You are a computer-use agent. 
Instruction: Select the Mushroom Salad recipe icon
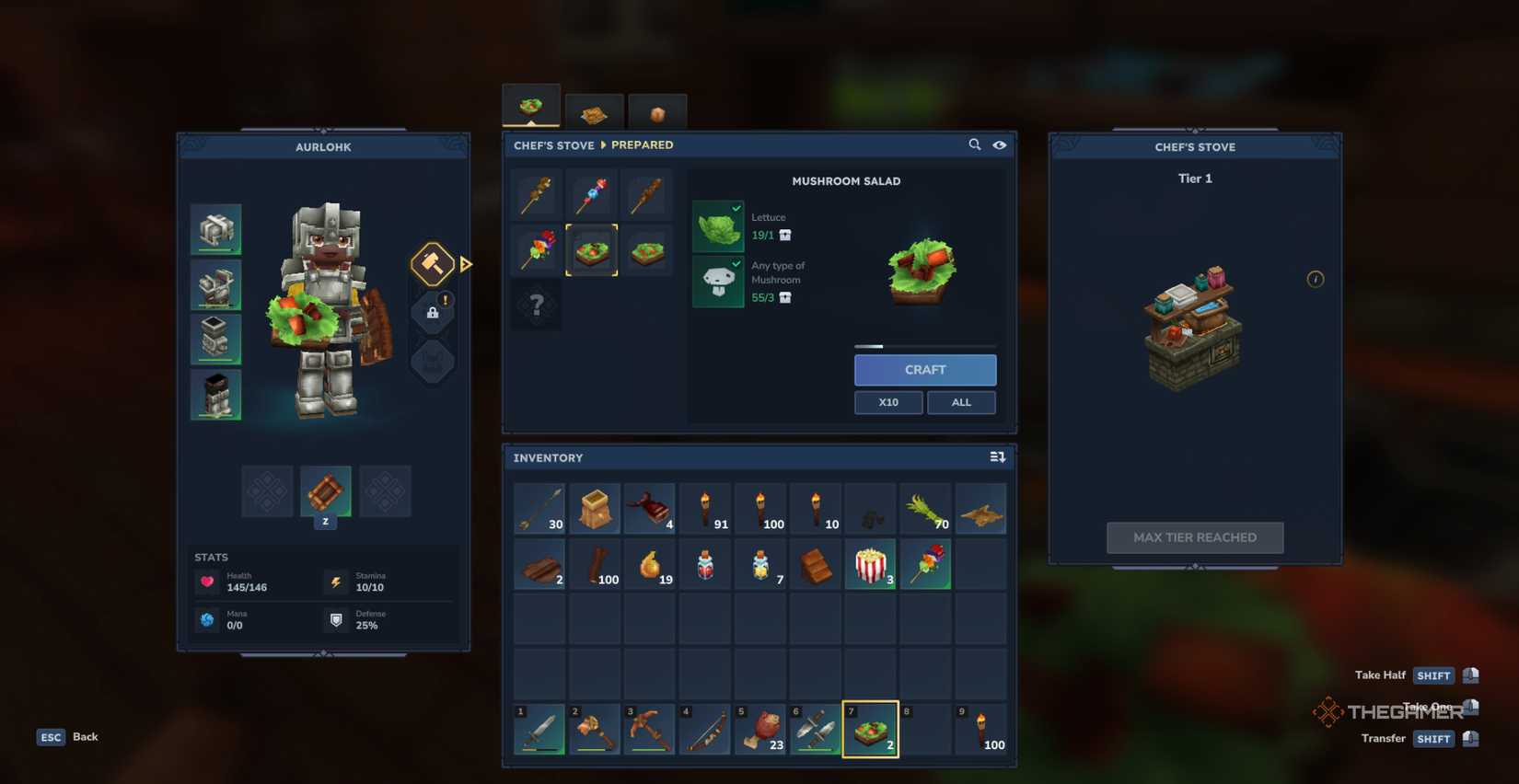click(590, 249)
